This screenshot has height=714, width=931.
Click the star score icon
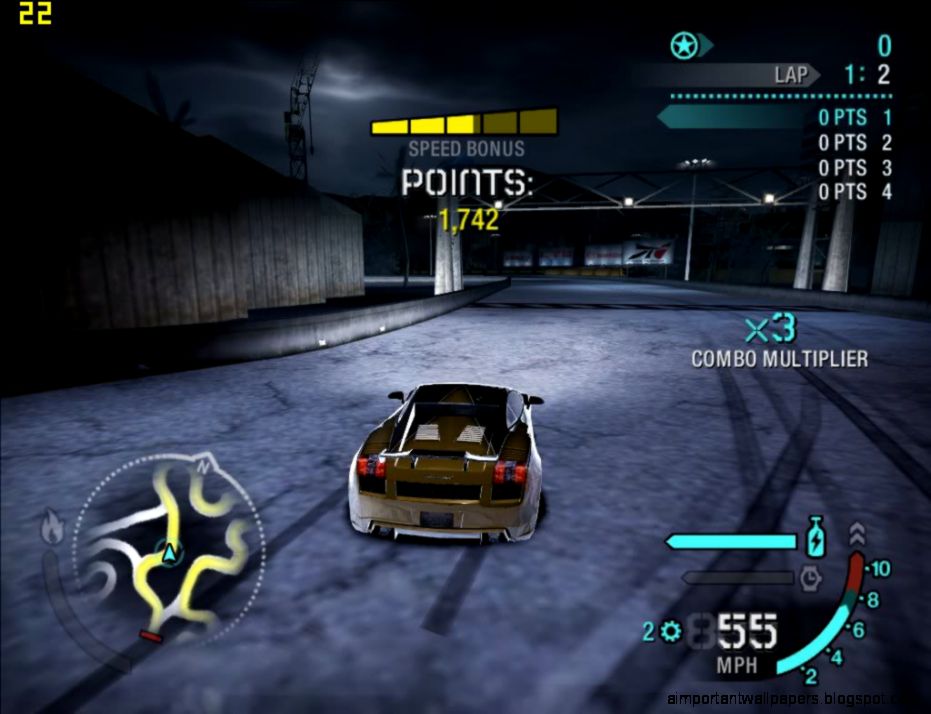tap(684, 45)
